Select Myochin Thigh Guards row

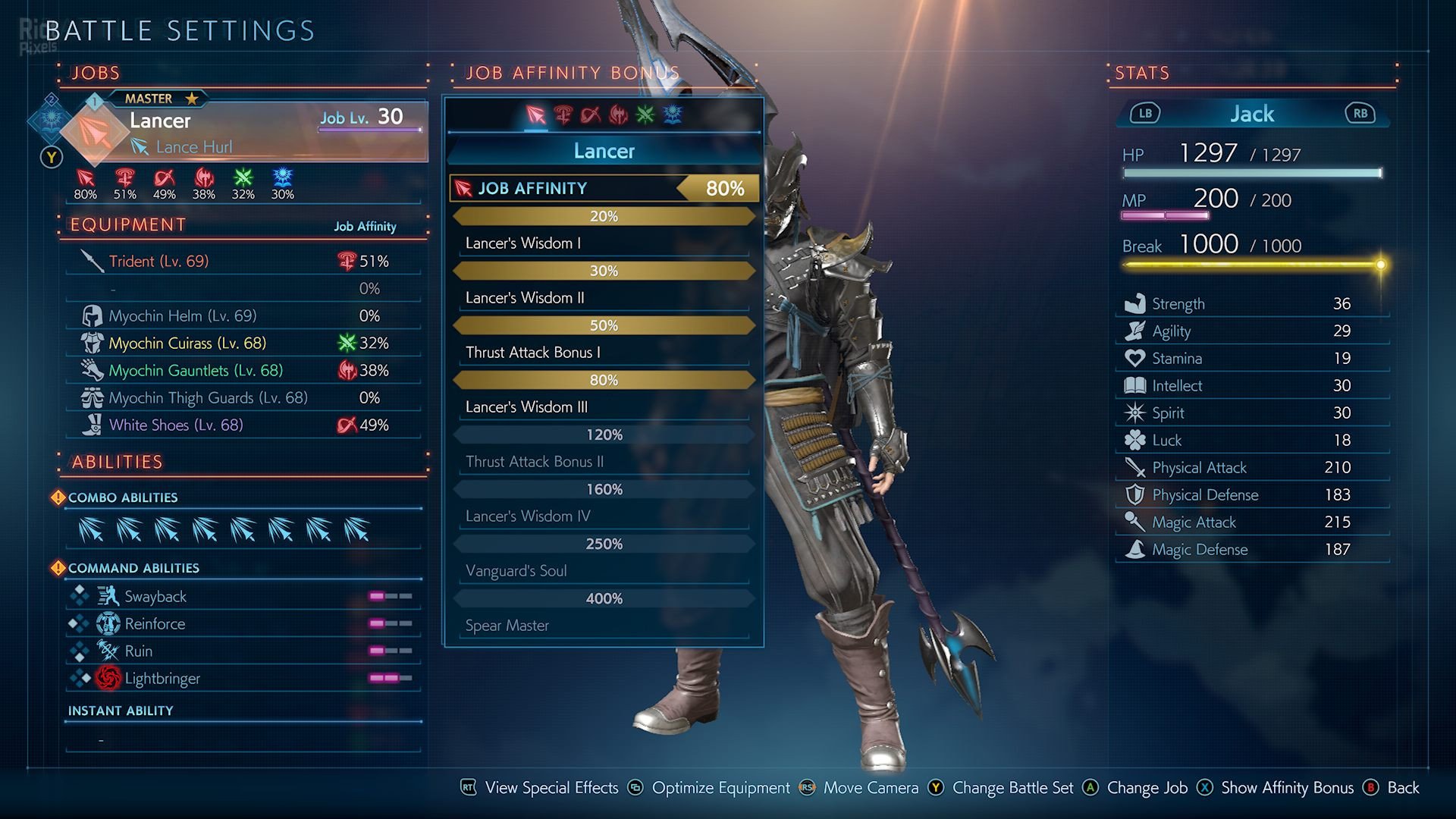point(243,398)
